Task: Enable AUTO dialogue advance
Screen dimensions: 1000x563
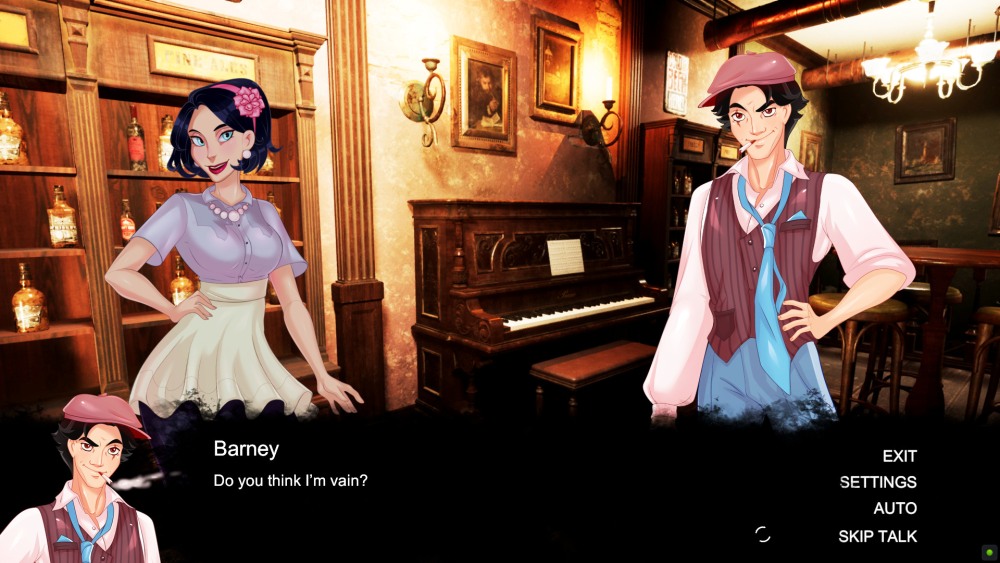Action: (x=895, y=509)
